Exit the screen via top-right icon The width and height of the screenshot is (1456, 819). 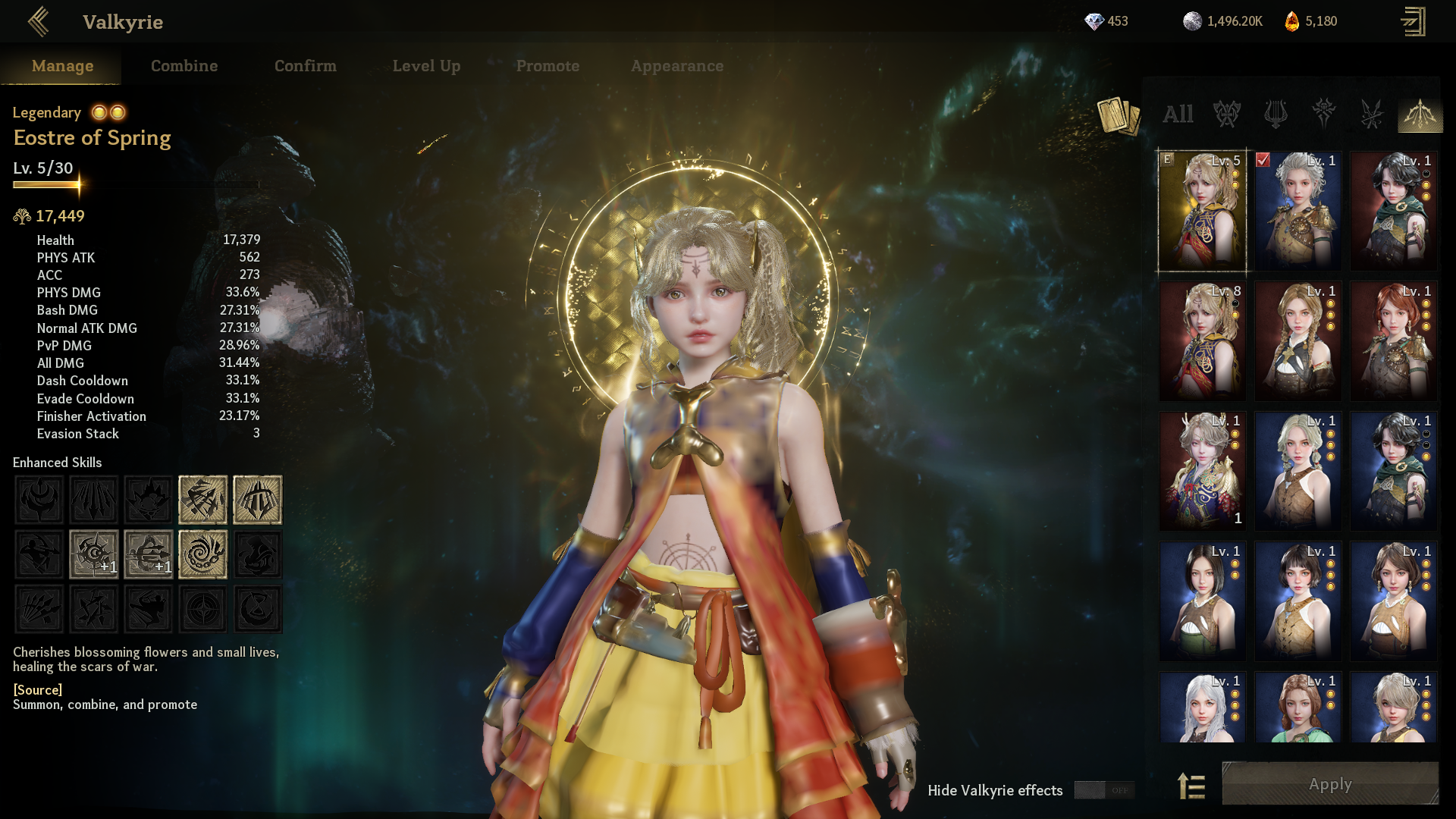click(1413, 22)
